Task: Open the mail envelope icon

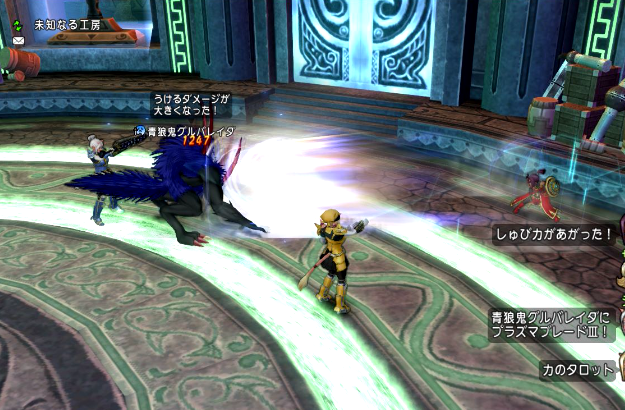Action: (18, 40)
